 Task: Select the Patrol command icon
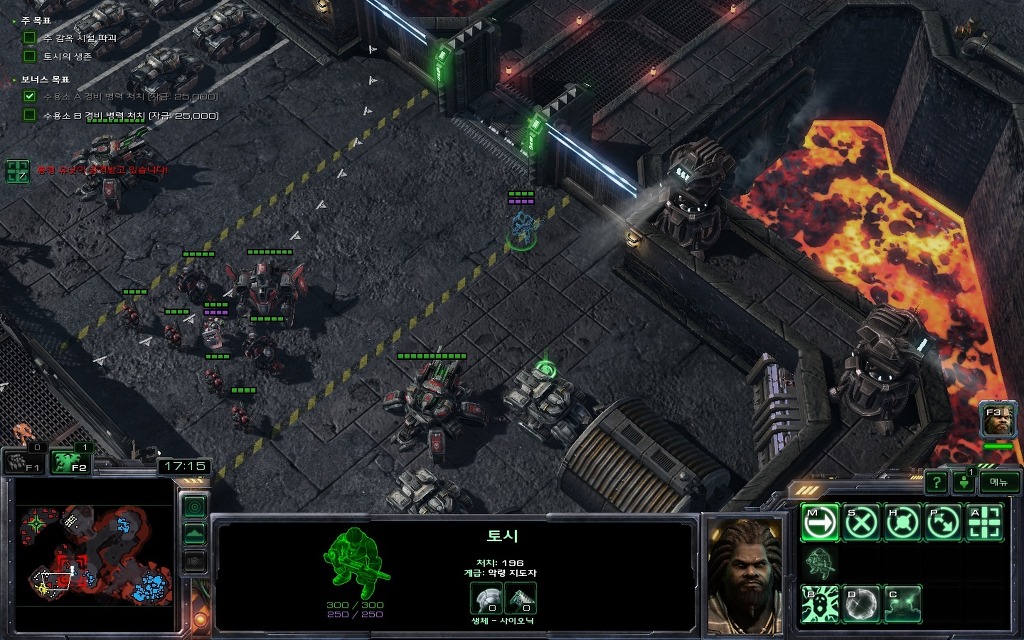(x=943, y=523)
